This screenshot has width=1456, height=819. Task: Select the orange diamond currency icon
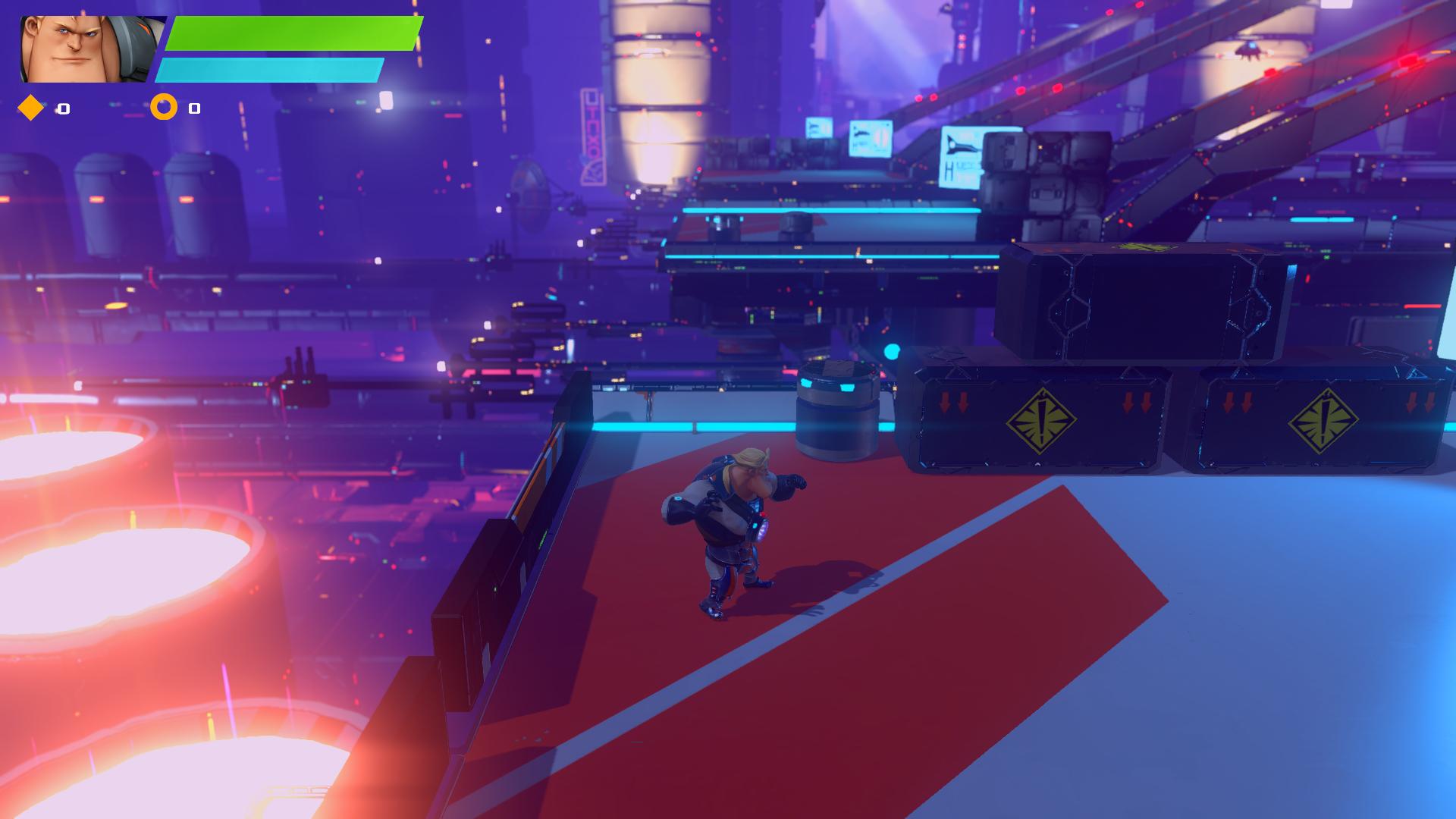pos(31,108)
